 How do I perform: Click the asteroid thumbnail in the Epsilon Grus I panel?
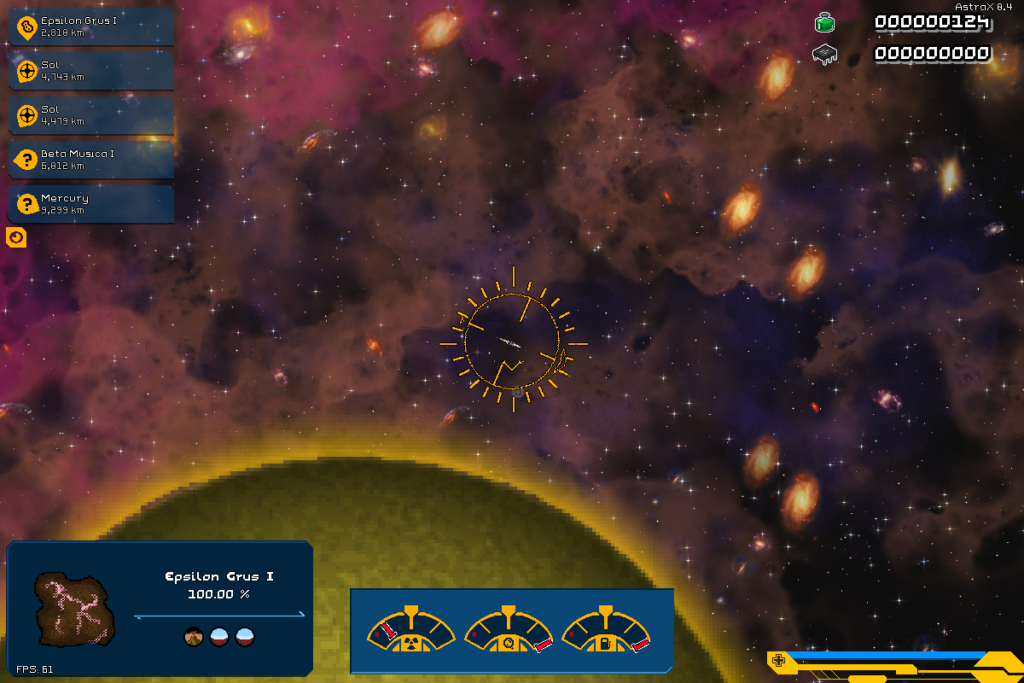(x=76, y=609)
